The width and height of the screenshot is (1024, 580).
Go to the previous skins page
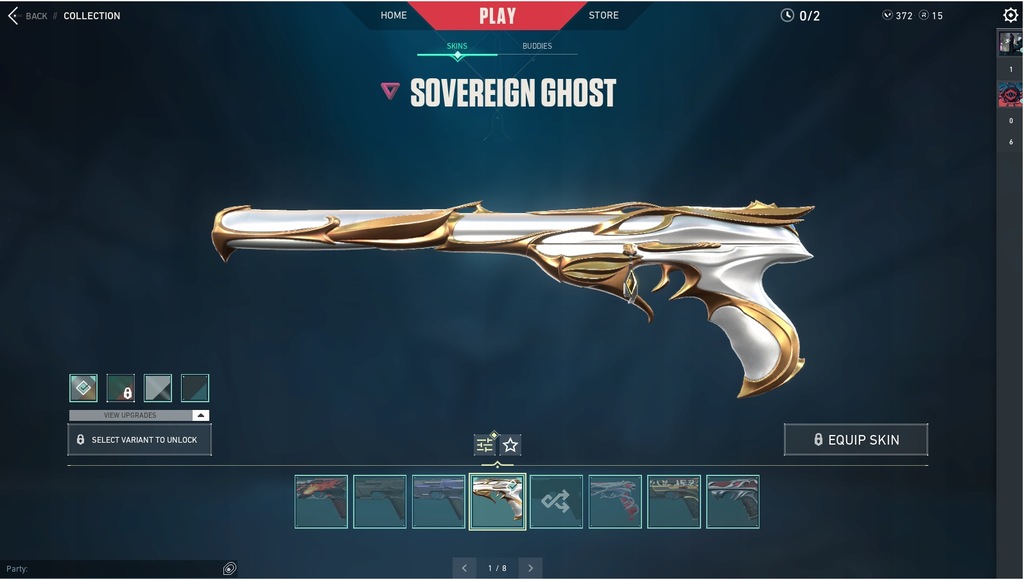(464, 568)
